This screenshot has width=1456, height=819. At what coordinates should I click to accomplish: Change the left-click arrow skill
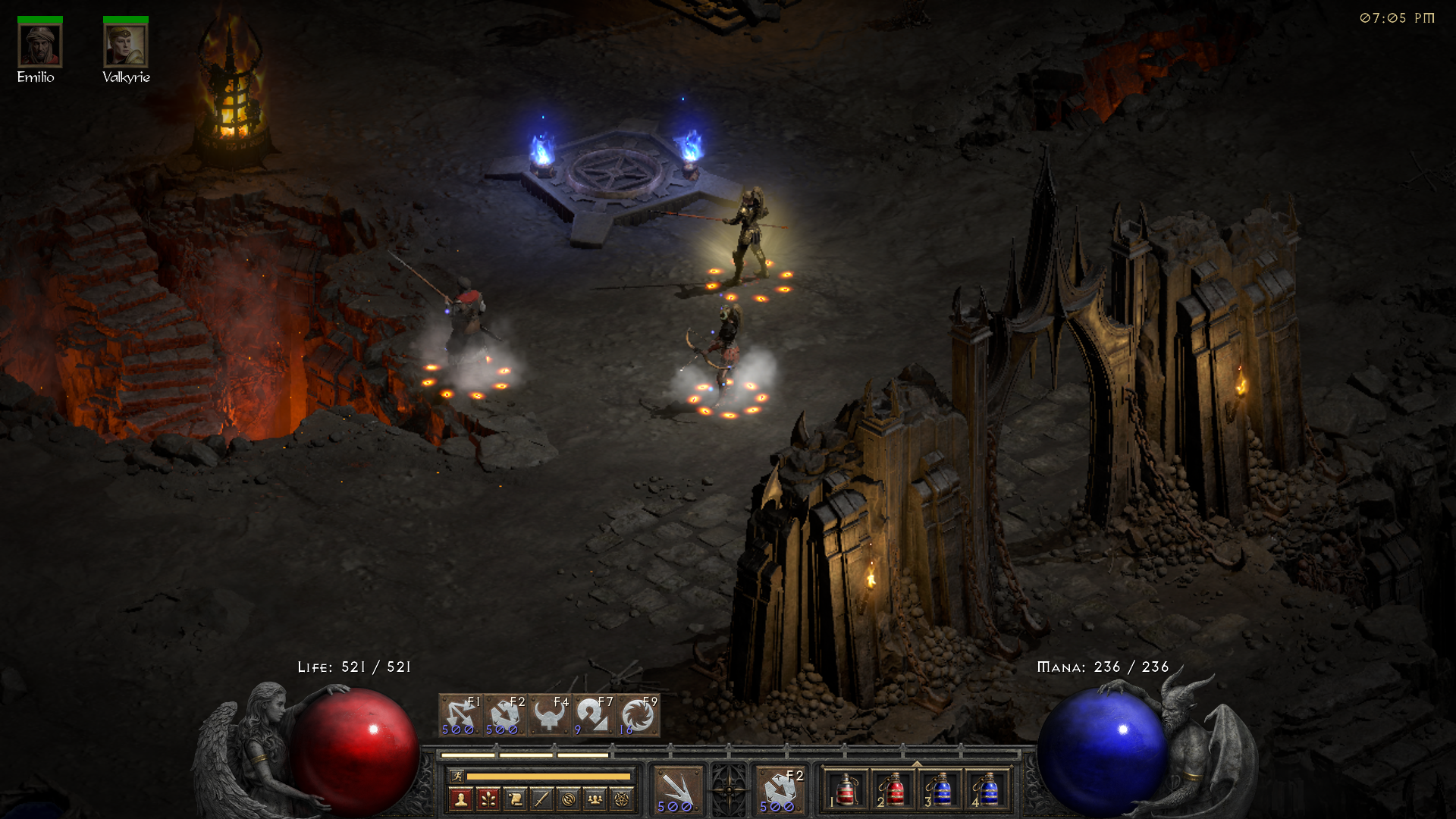(x=677, y=790)
